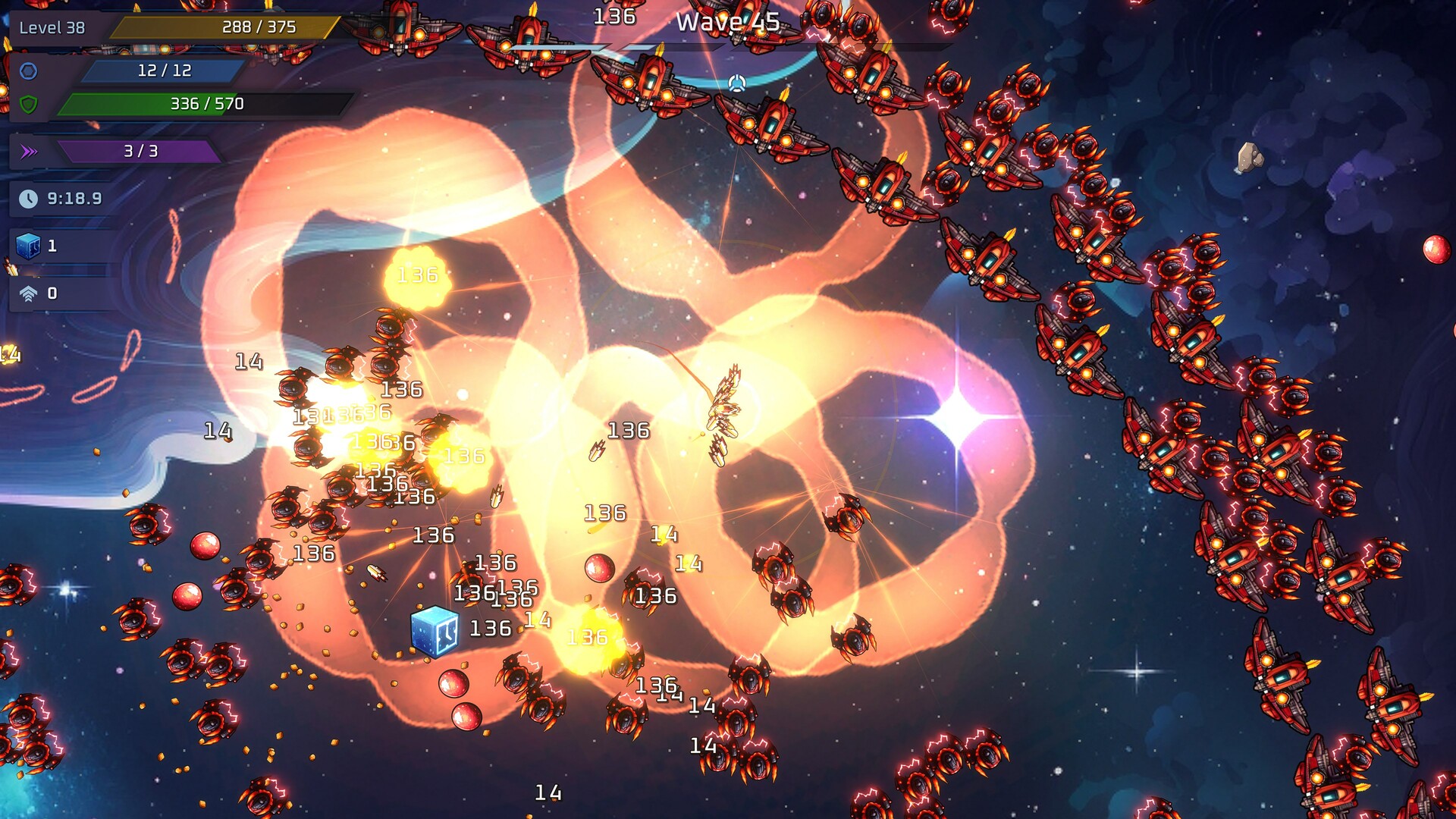Select the purple dash arrows icon
This screenshot has width=1456, height=819.
click(30, 150)
